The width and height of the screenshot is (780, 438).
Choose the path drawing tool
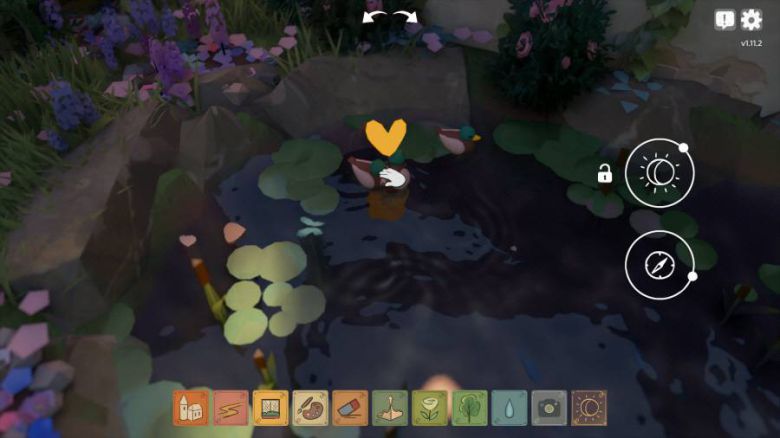[231, 408]
